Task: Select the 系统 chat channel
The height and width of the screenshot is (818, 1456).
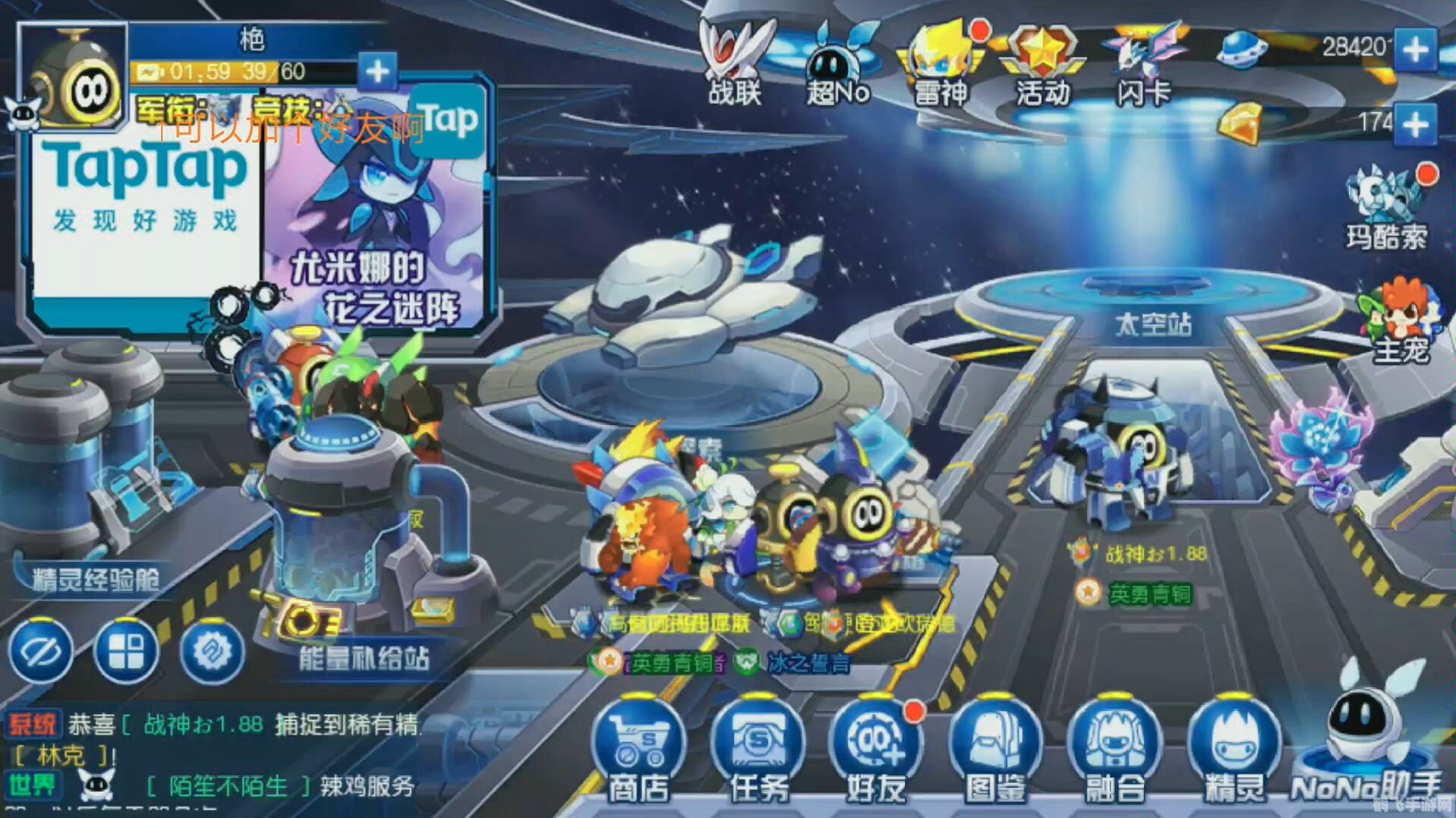Action: coord(34,725)
